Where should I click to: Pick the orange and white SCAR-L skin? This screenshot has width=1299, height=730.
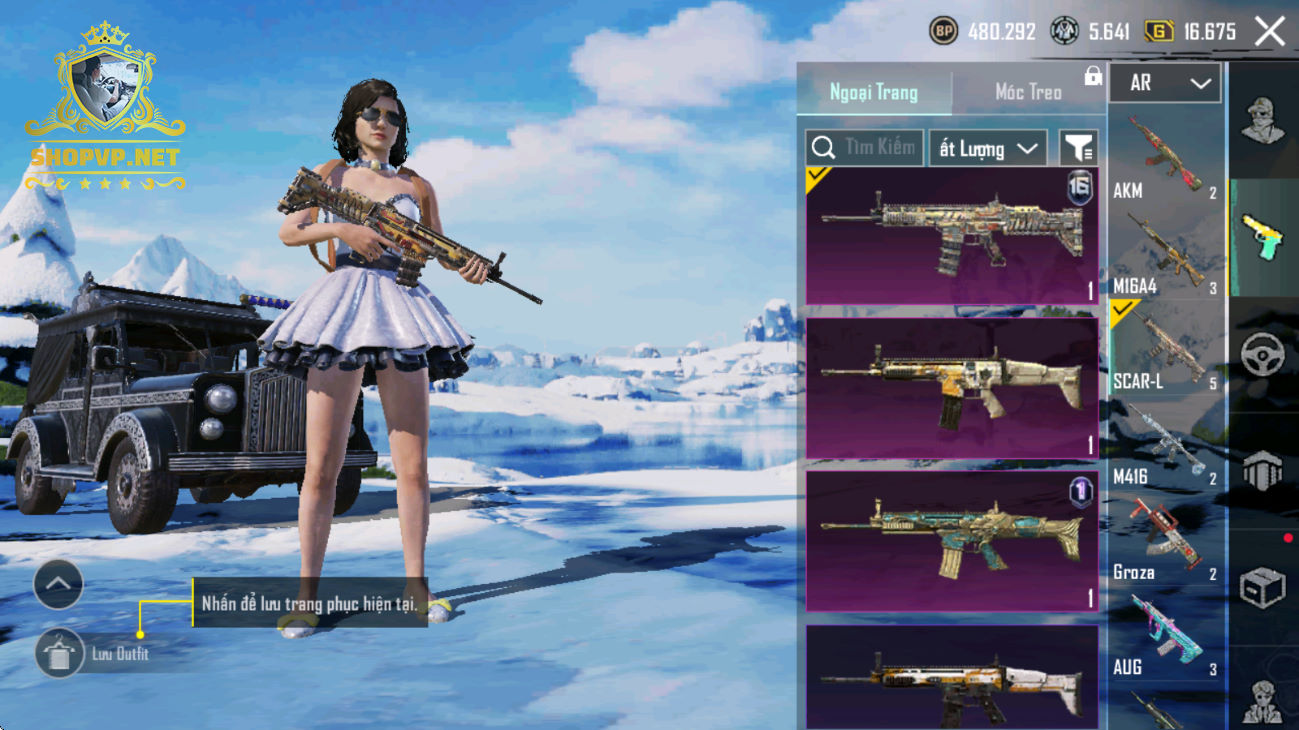click(x=951, y=680)
